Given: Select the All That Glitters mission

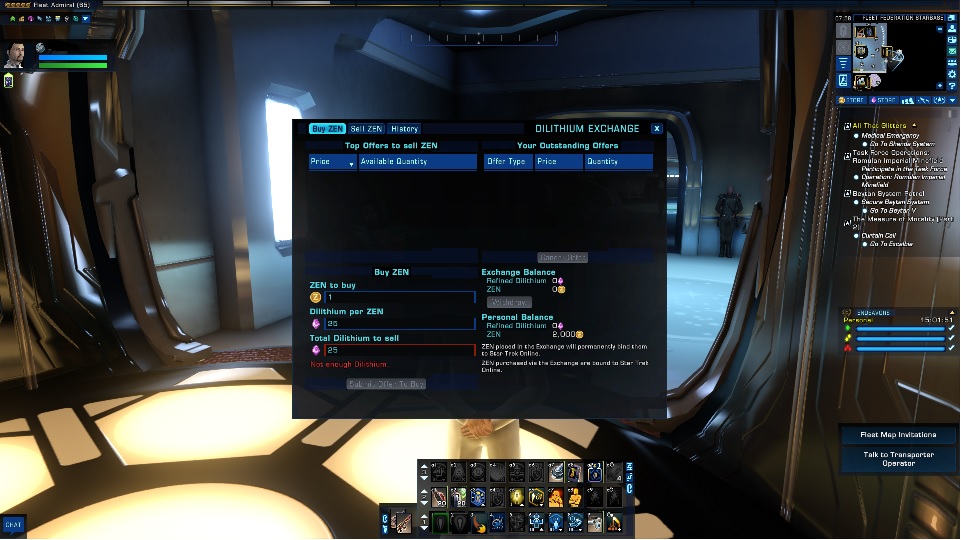Looking at the screenshot, I should click(880, 126).
